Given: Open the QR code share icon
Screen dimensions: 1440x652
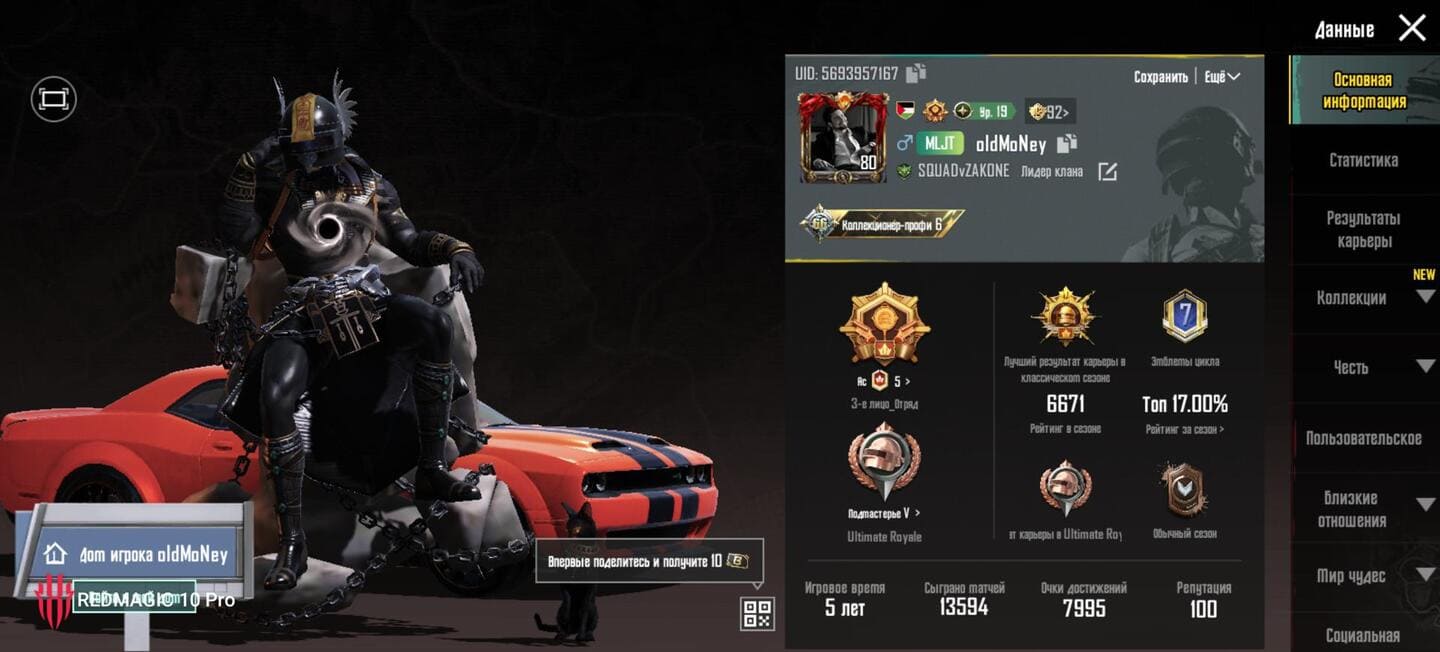Looking at the screenshot, I should 757,613.
